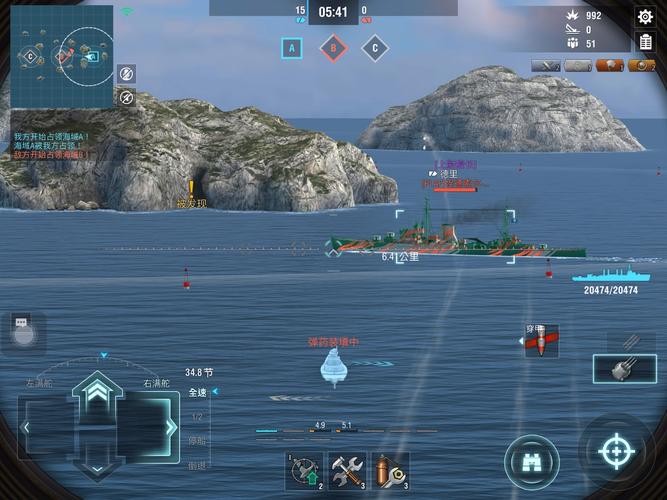
Task: Open the clipboard team roster
Action: pos(645,42)
